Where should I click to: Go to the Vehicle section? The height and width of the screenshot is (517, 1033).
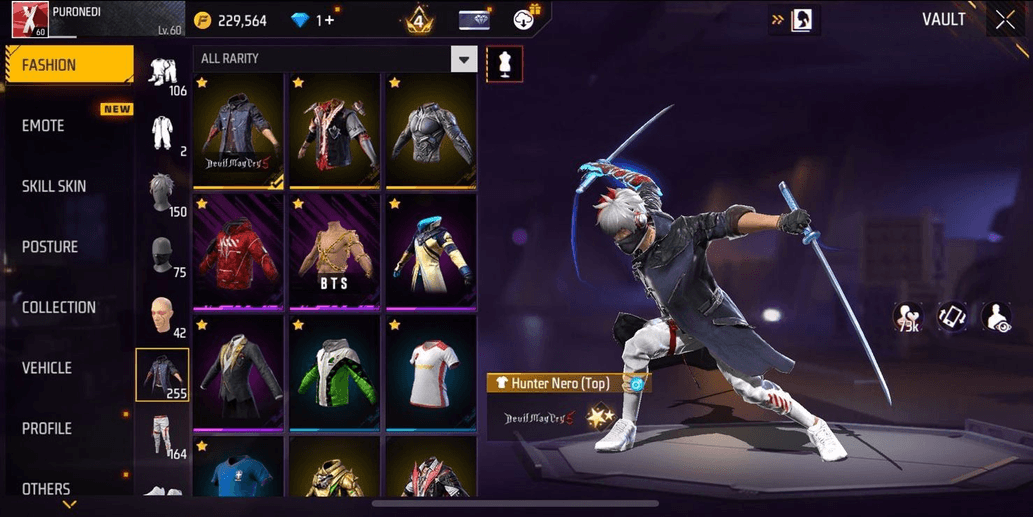[x=47, y=368]
